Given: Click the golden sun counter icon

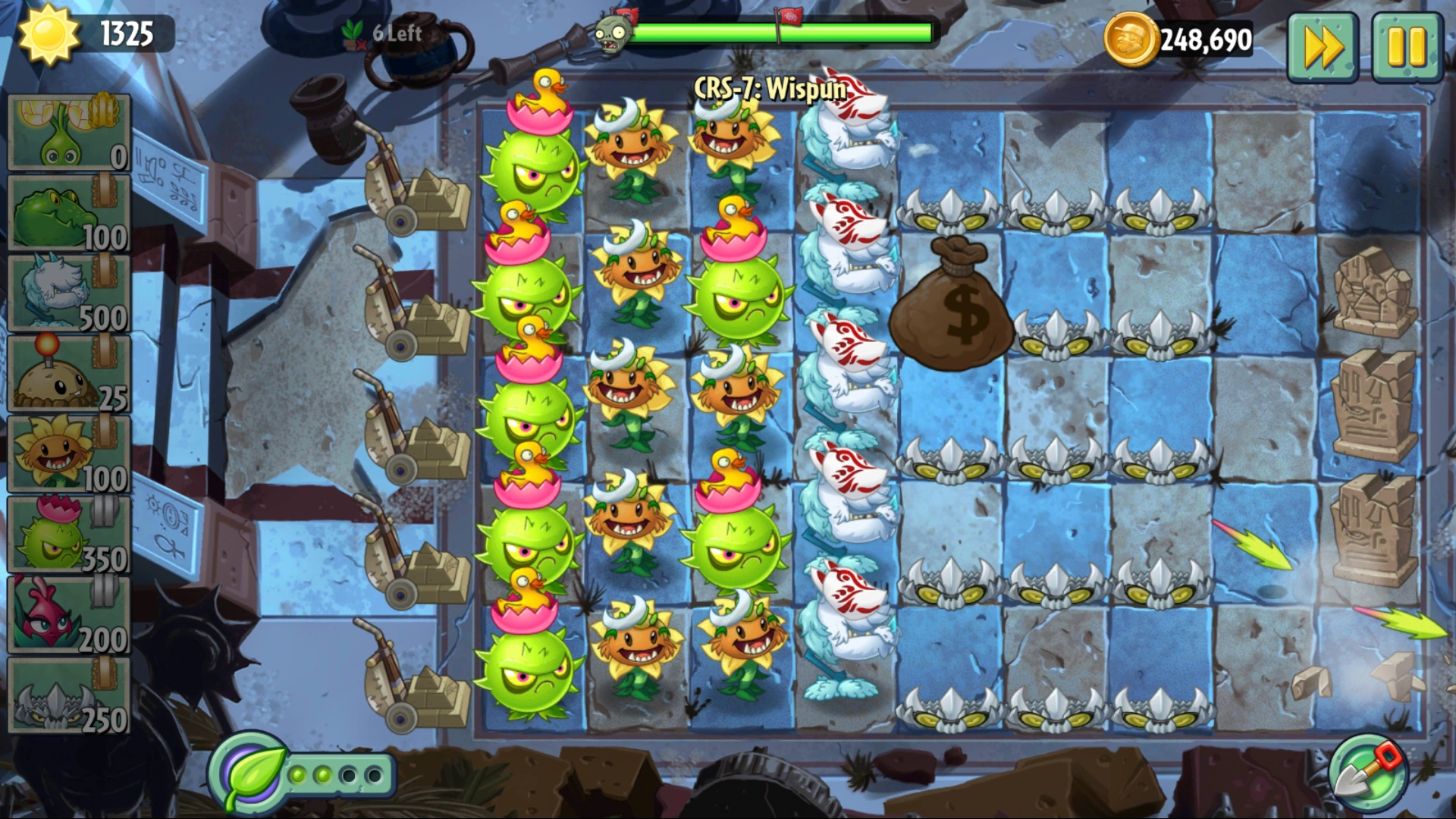Looking at the screenshot, I should click(49, 34).
